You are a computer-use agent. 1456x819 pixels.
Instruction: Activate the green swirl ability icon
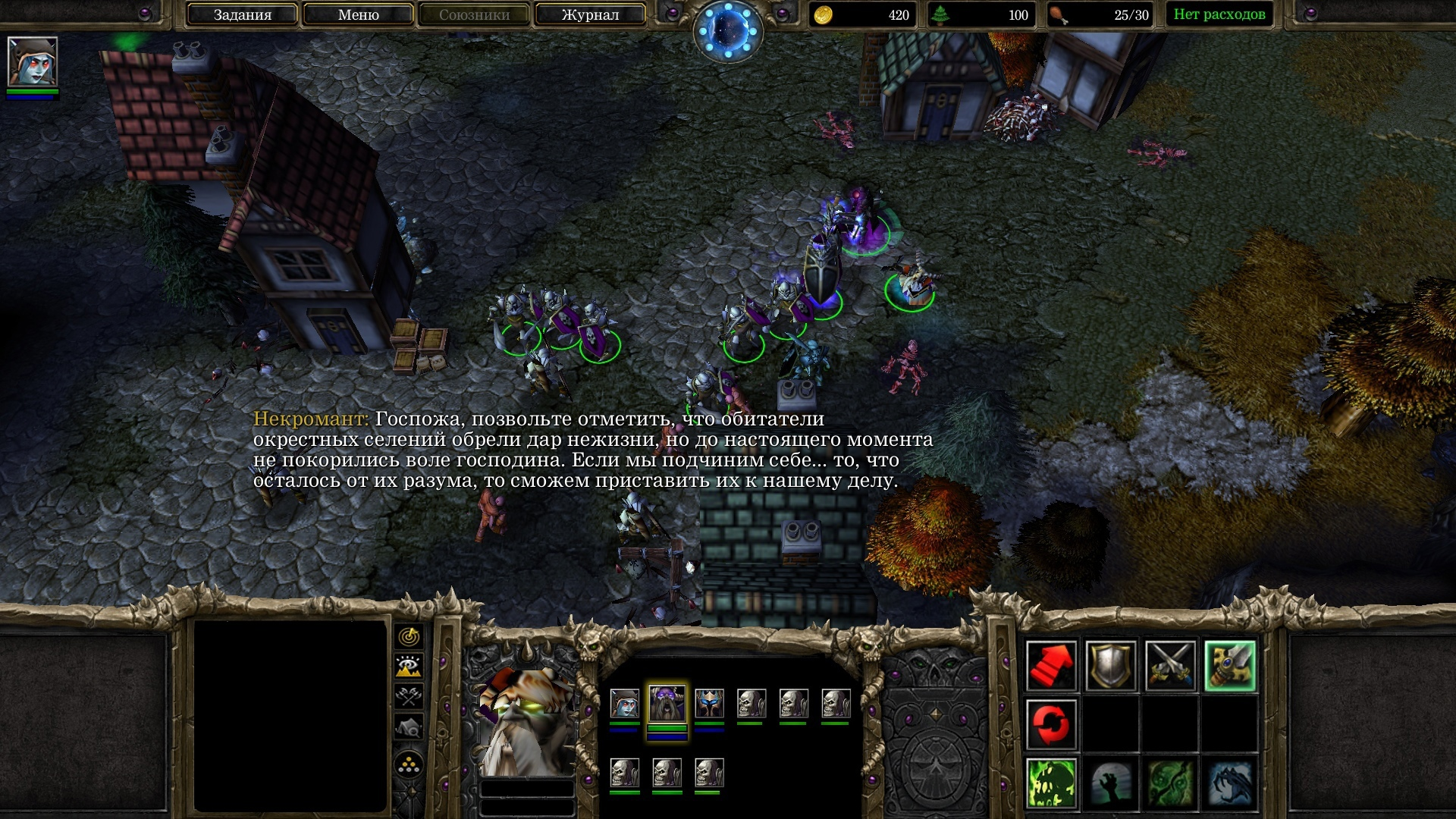[1170, 783]
